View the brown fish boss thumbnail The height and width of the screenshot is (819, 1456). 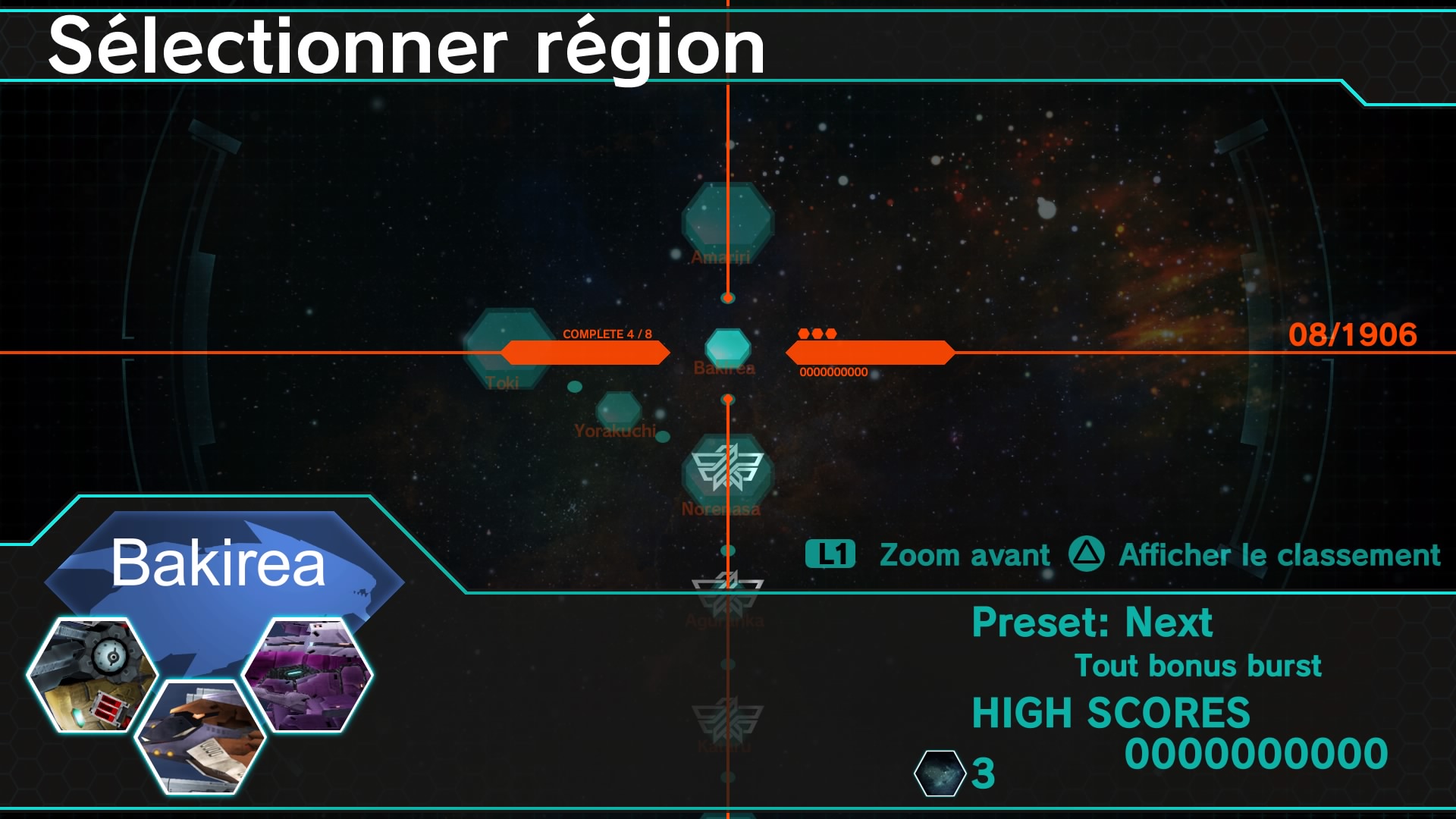coord(201,737)
